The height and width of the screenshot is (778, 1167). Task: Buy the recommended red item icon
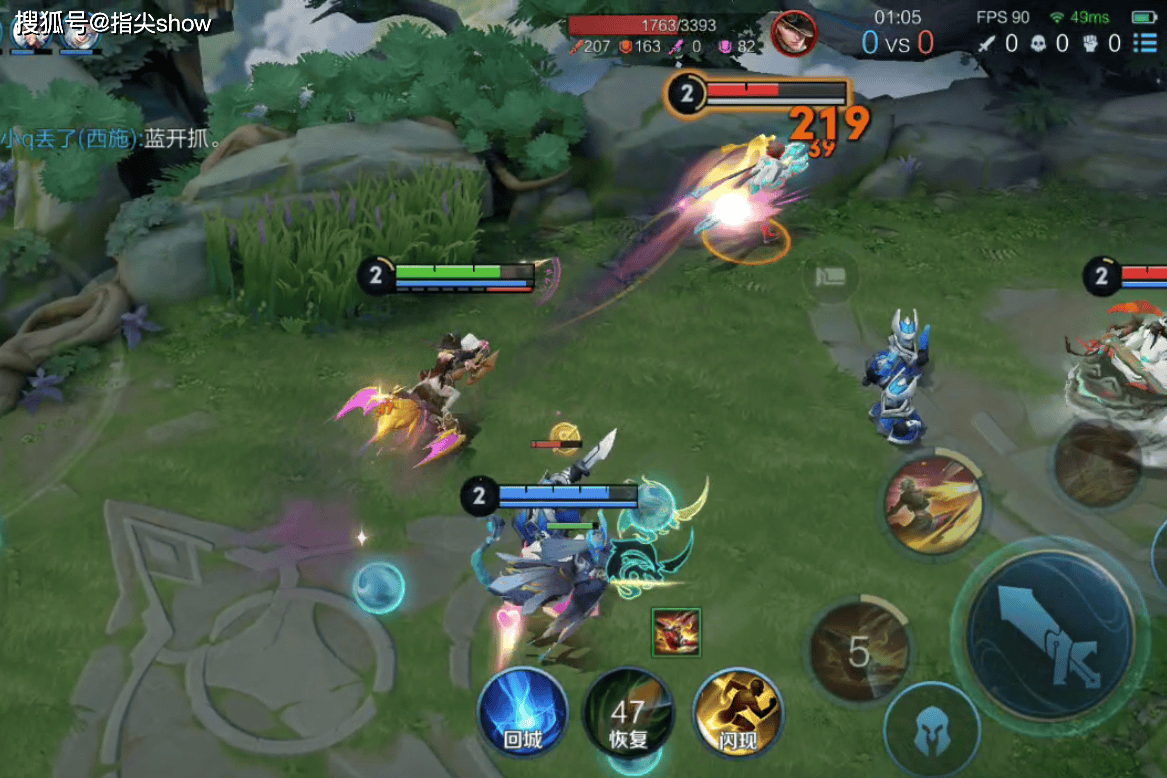676,633
